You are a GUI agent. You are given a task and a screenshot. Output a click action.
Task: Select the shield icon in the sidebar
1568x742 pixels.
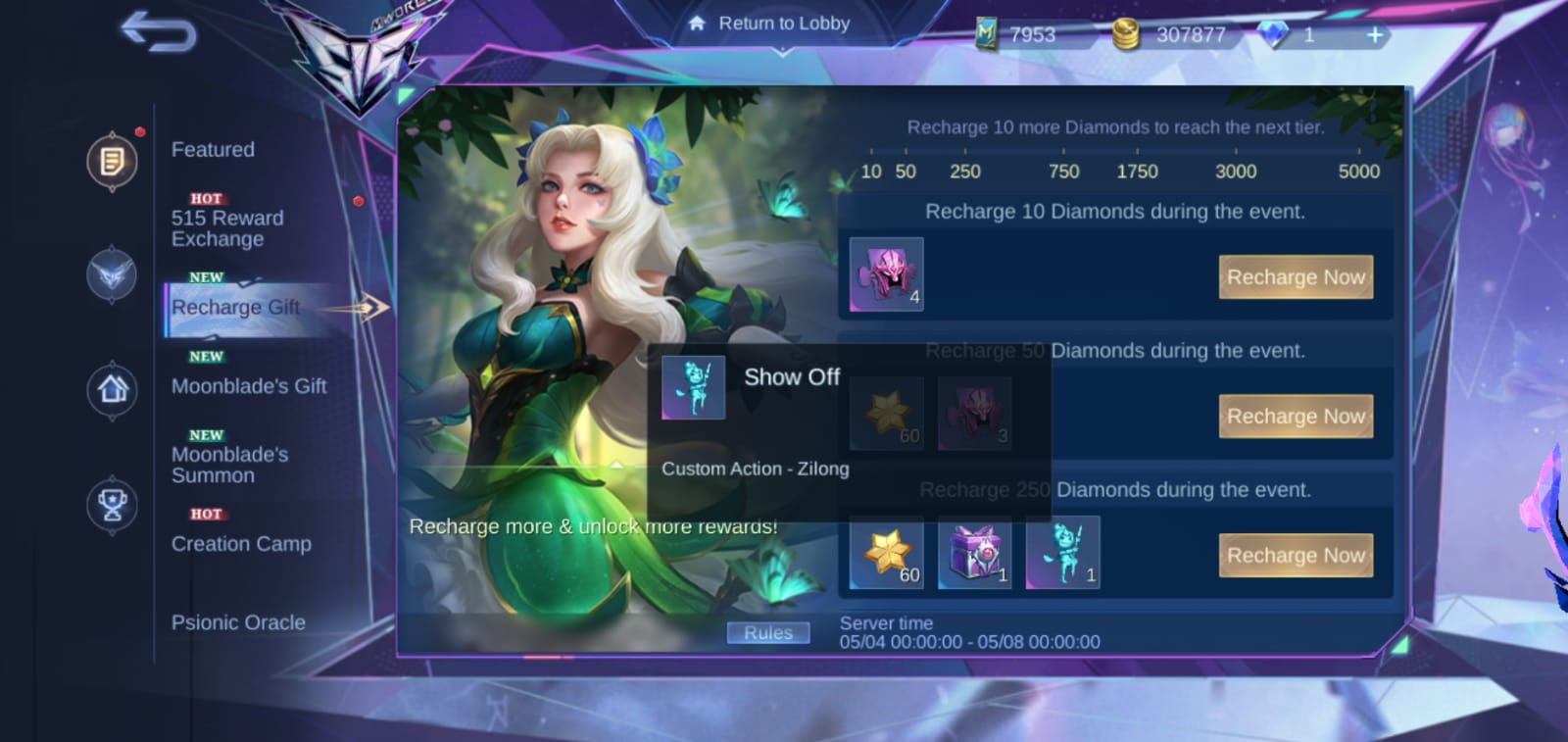pyautogui.click(x=112, y=276)
